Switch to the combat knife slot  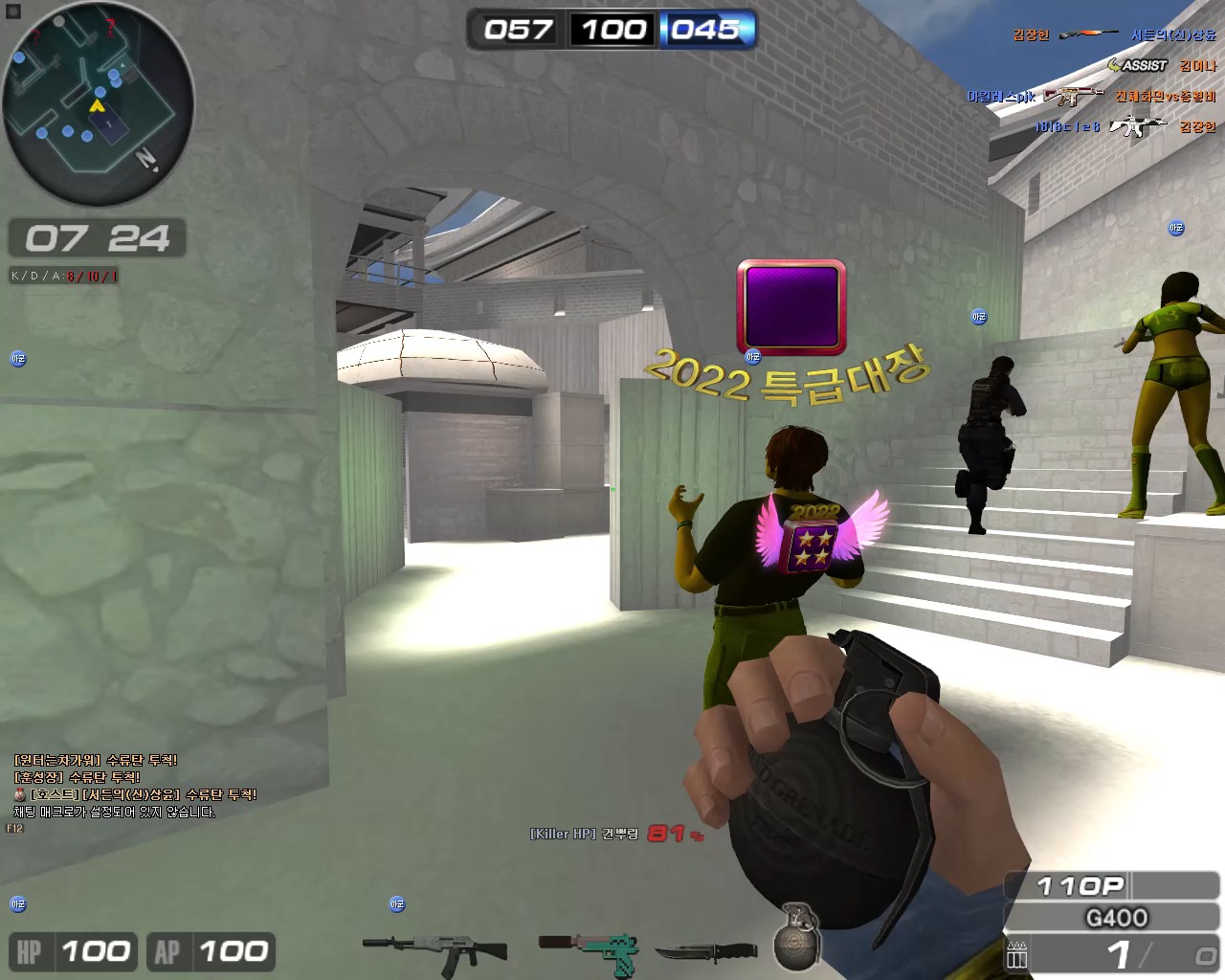pos(706,952)
